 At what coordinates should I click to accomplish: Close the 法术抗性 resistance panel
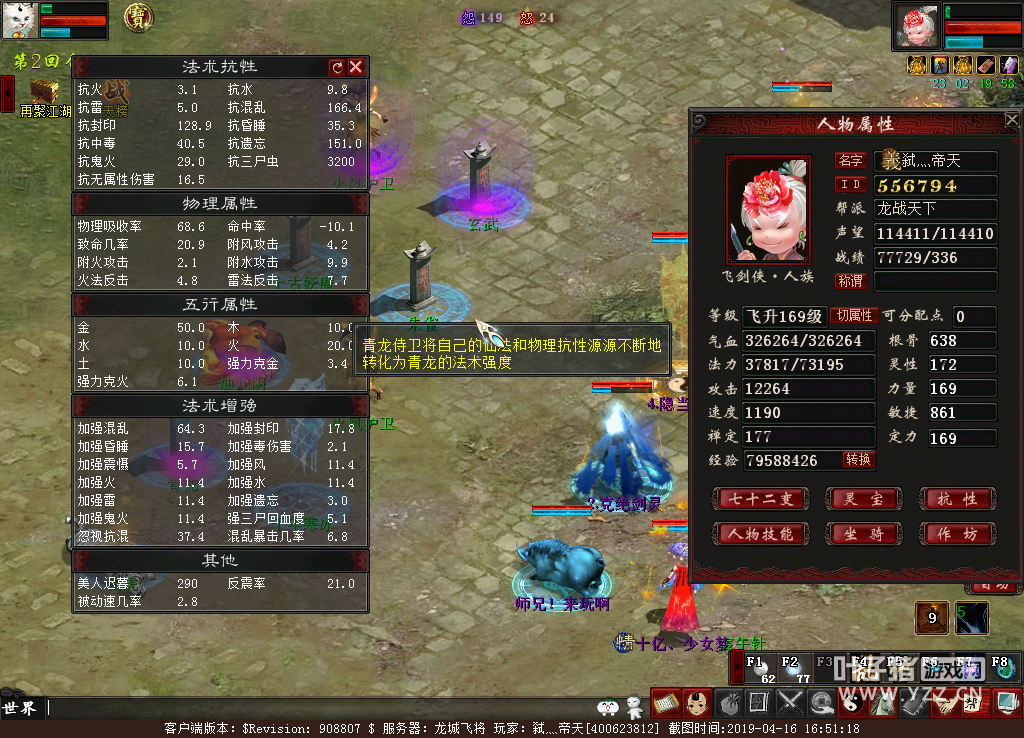pyautogui.click(x=356, y=67)
